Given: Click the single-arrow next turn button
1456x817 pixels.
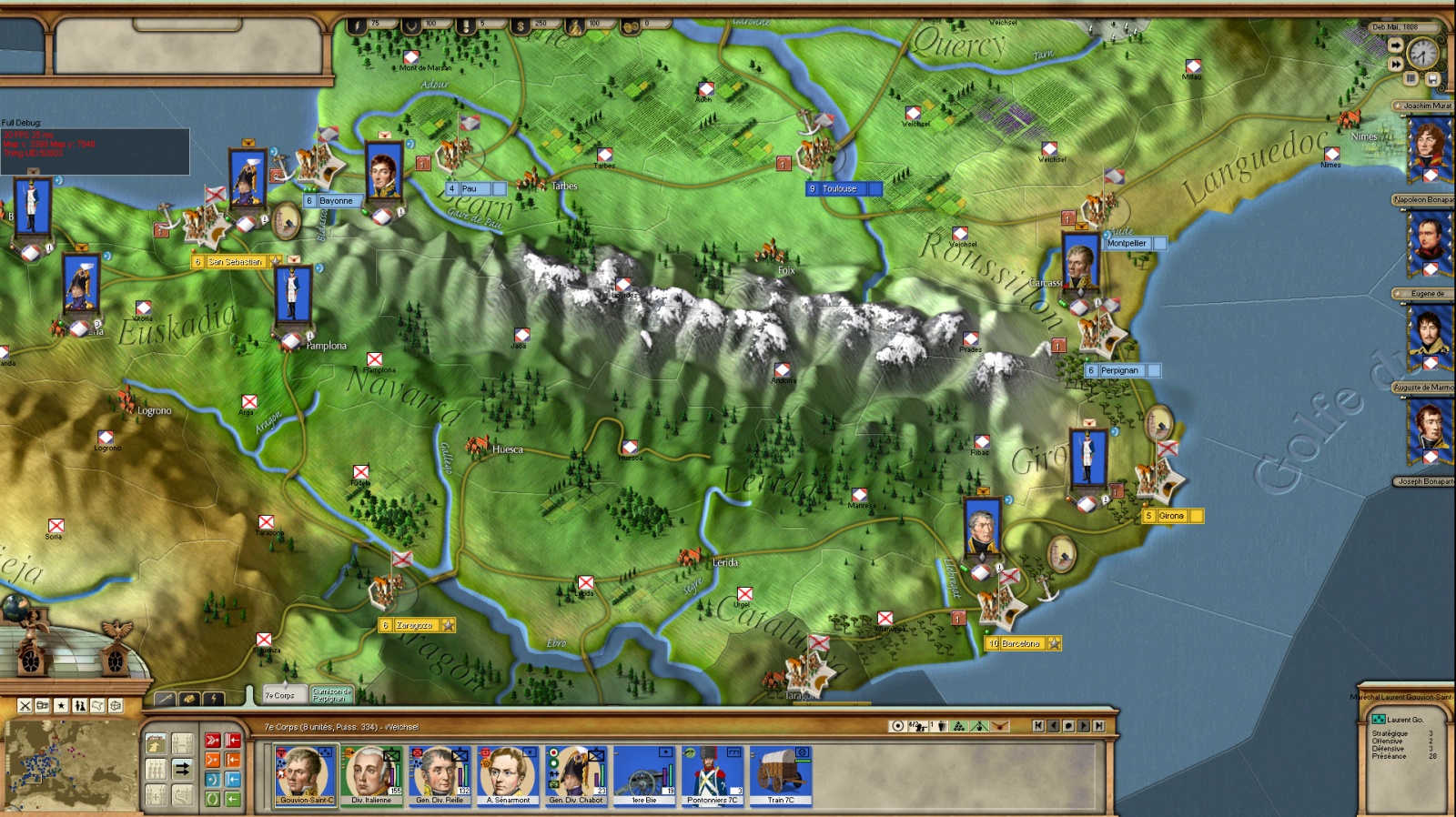Looking at the screenshot, I should (x=1395, y=45).
